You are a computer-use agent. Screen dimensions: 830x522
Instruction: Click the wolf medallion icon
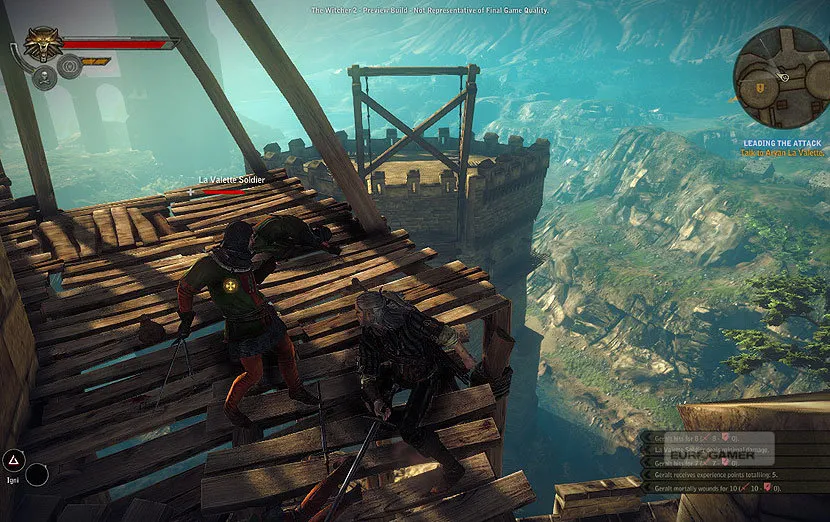tap(42, 43)
